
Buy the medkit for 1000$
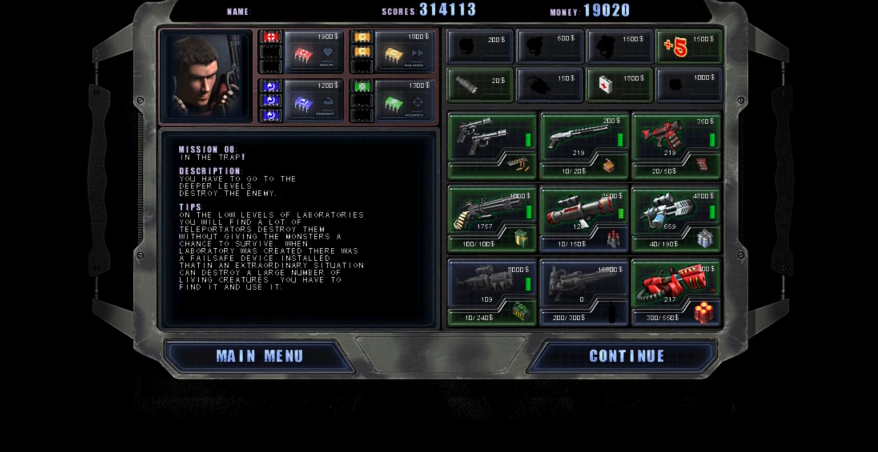pos(619,84)
